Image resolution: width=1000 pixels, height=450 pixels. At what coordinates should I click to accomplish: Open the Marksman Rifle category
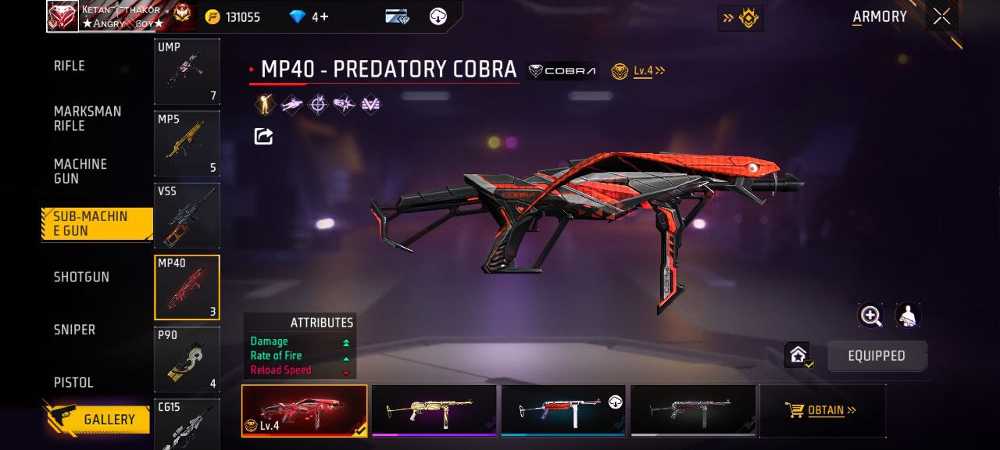click(87, 118)
